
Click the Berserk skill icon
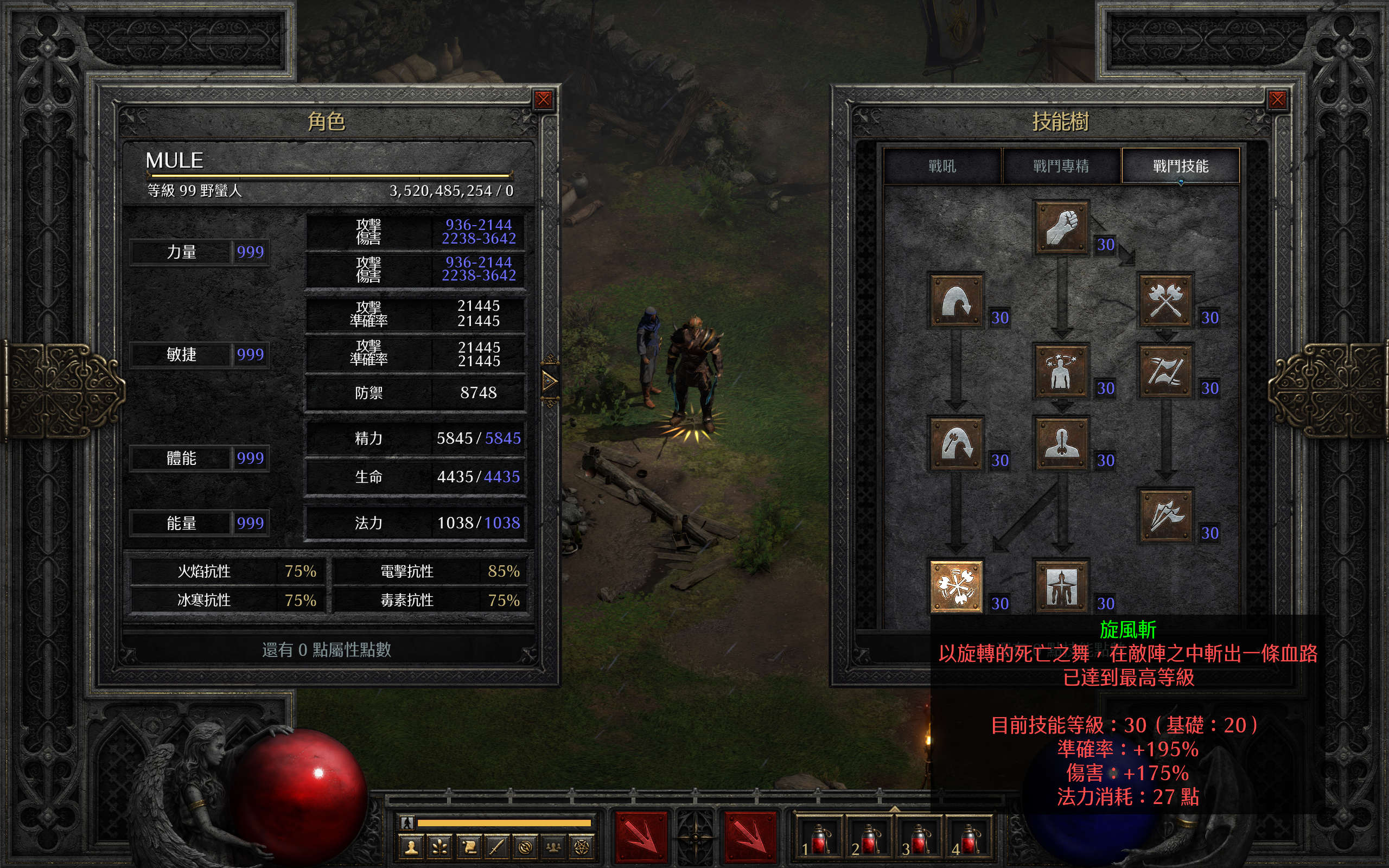[1061, 586]
